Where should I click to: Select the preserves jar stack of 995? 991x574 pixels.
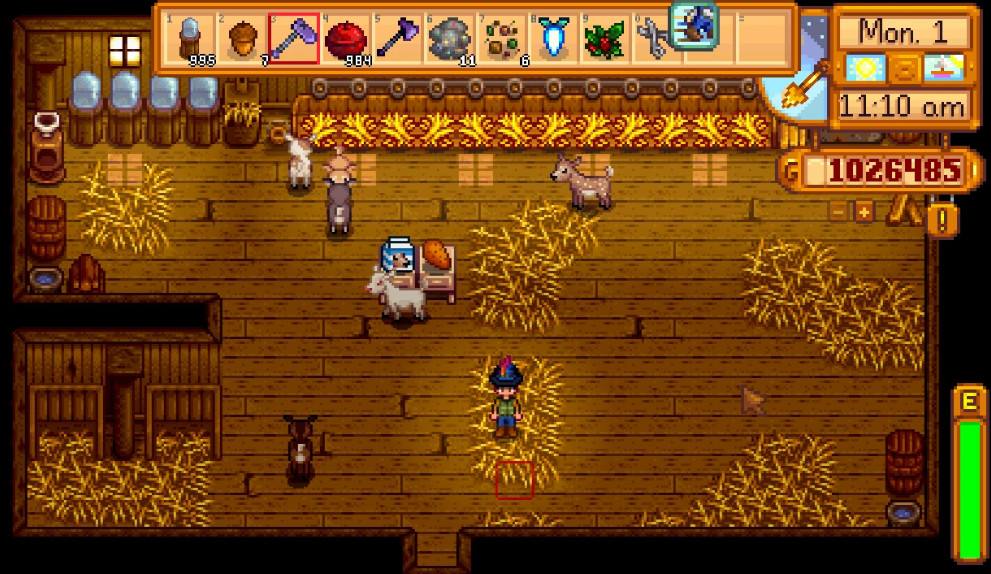coord(190,38)
